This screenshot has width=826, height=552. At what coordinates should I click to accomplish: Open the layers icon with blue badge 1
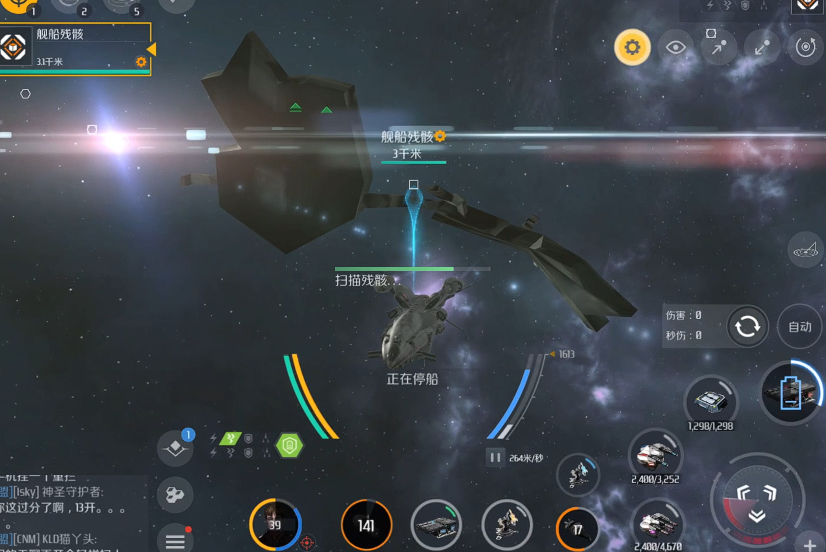coord(176,448)
